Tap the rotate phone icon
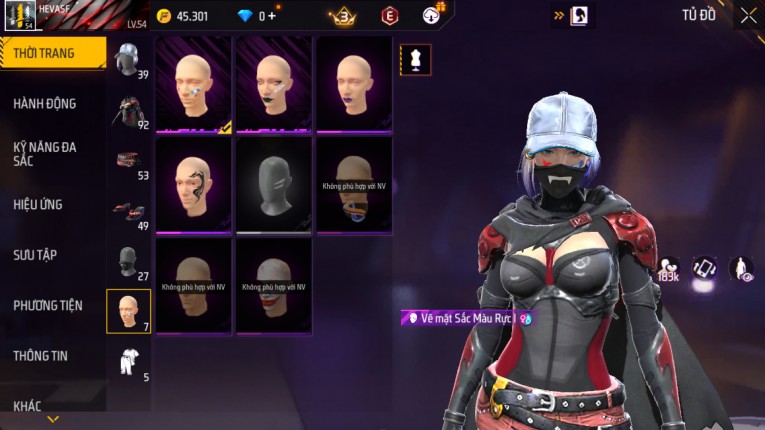Screen dimensions: 765x430 pyautogui.click(x=705, y=268)
